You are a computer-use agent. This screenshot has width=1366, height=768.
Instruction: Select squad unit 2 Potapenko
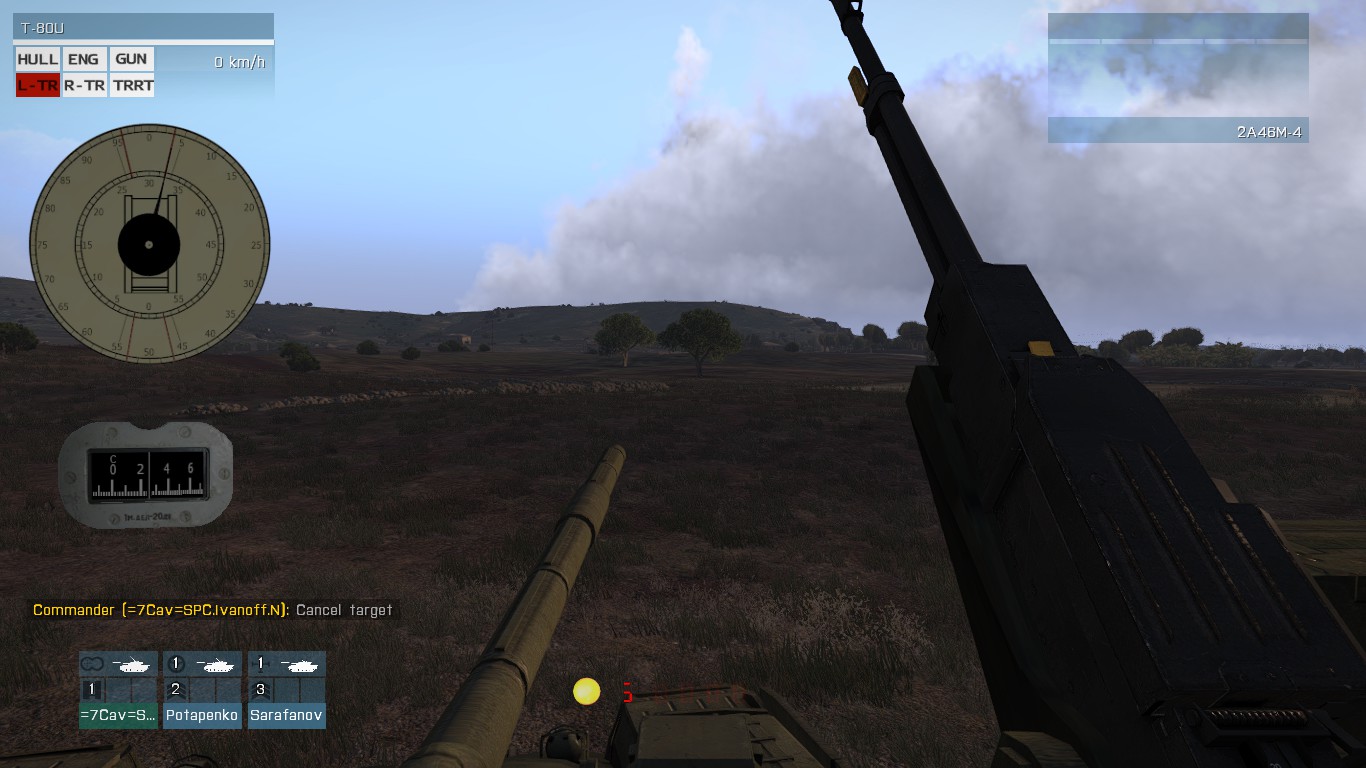click(x=202, y=690)
